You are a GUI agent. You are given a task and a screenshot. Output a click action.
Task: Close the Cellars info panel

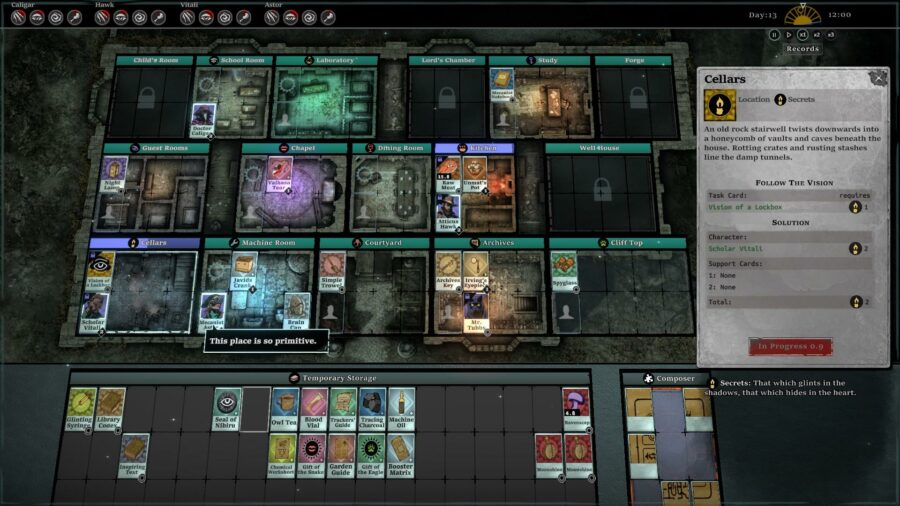coord(878,77)
